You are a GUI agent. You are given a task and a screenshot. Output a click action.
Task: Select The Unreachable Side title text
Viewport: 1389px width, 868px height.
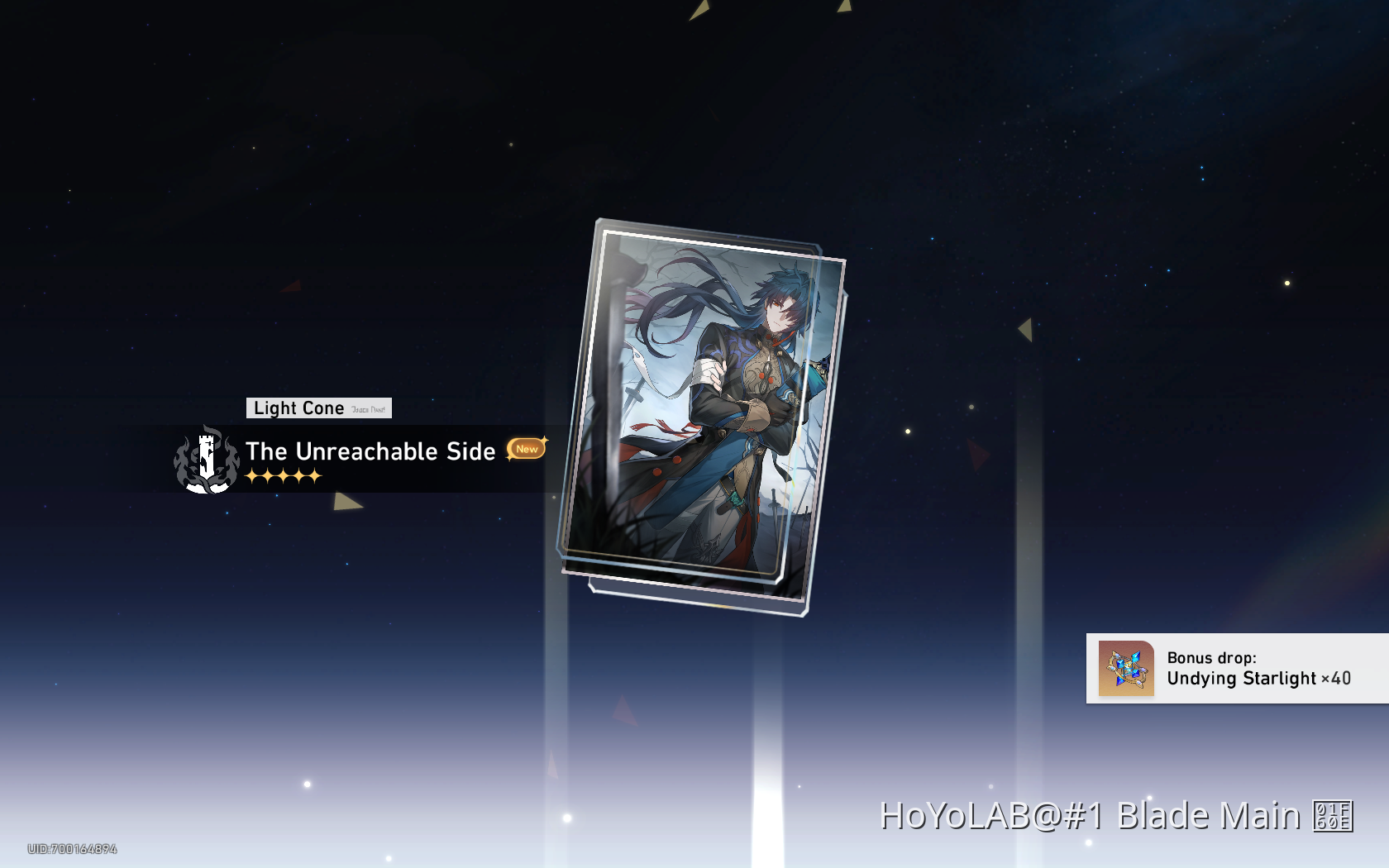370,452
